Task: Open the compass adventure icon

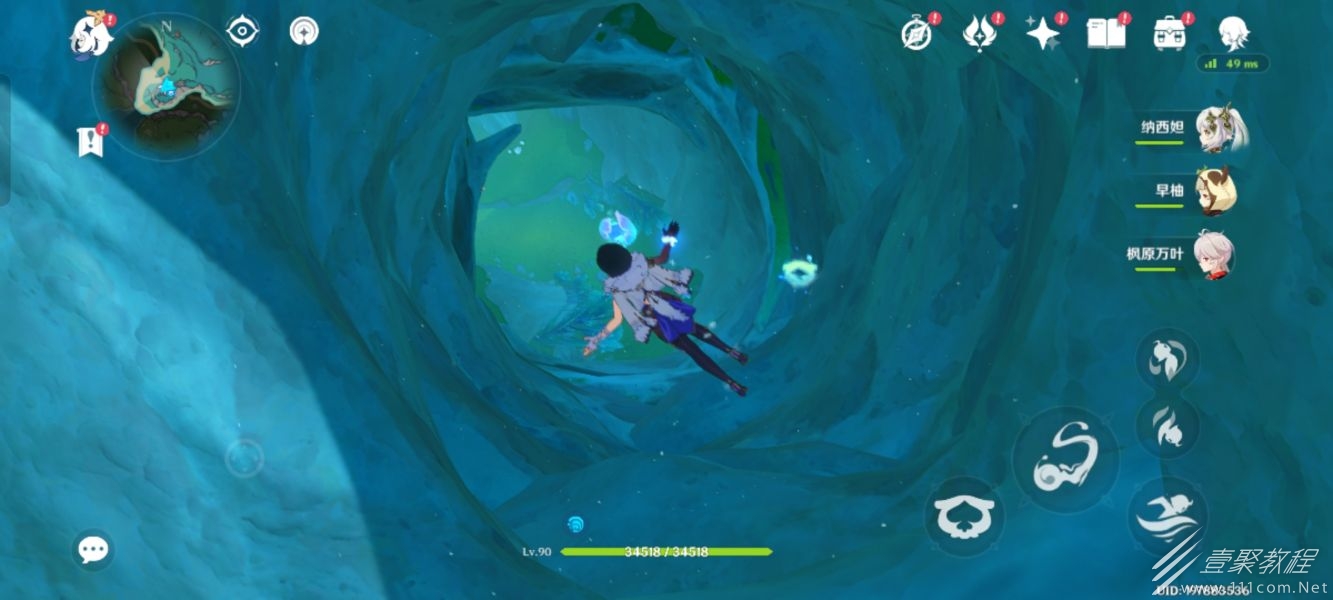Action: click(x=917, y=33)
